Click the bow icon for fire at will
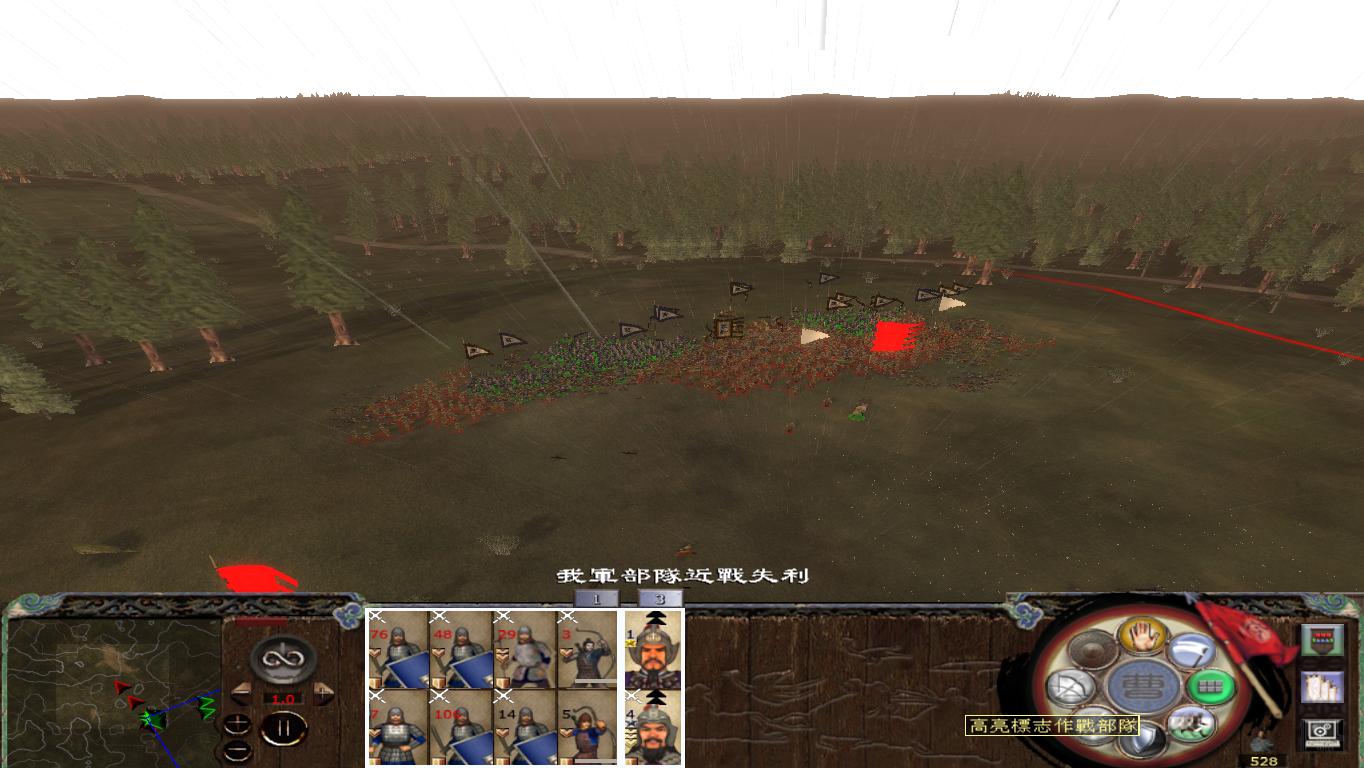 click(1069, 685)
